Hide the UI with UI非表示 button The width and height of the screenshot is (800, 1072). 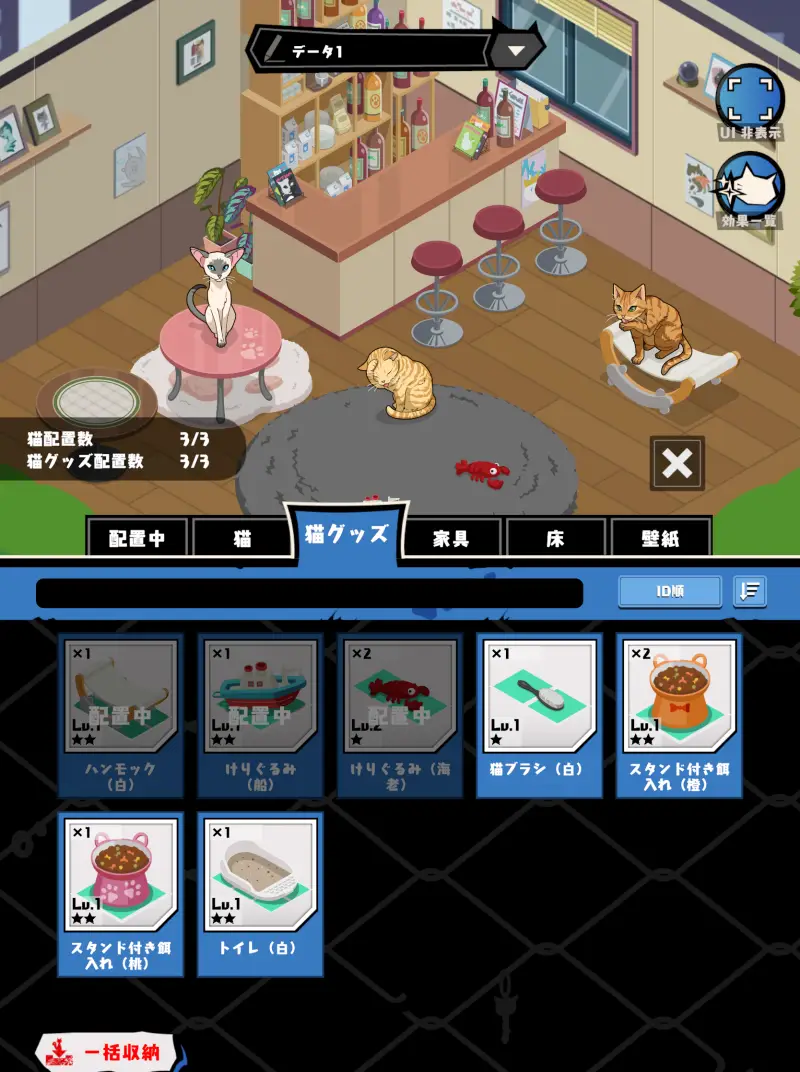coord(749,98)
